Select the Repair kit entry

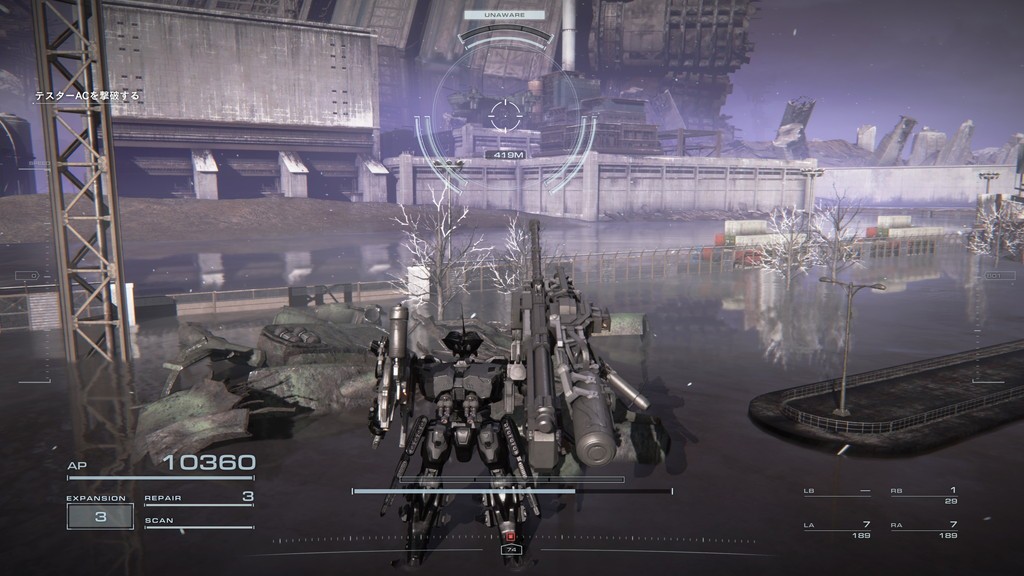[199, 497]
